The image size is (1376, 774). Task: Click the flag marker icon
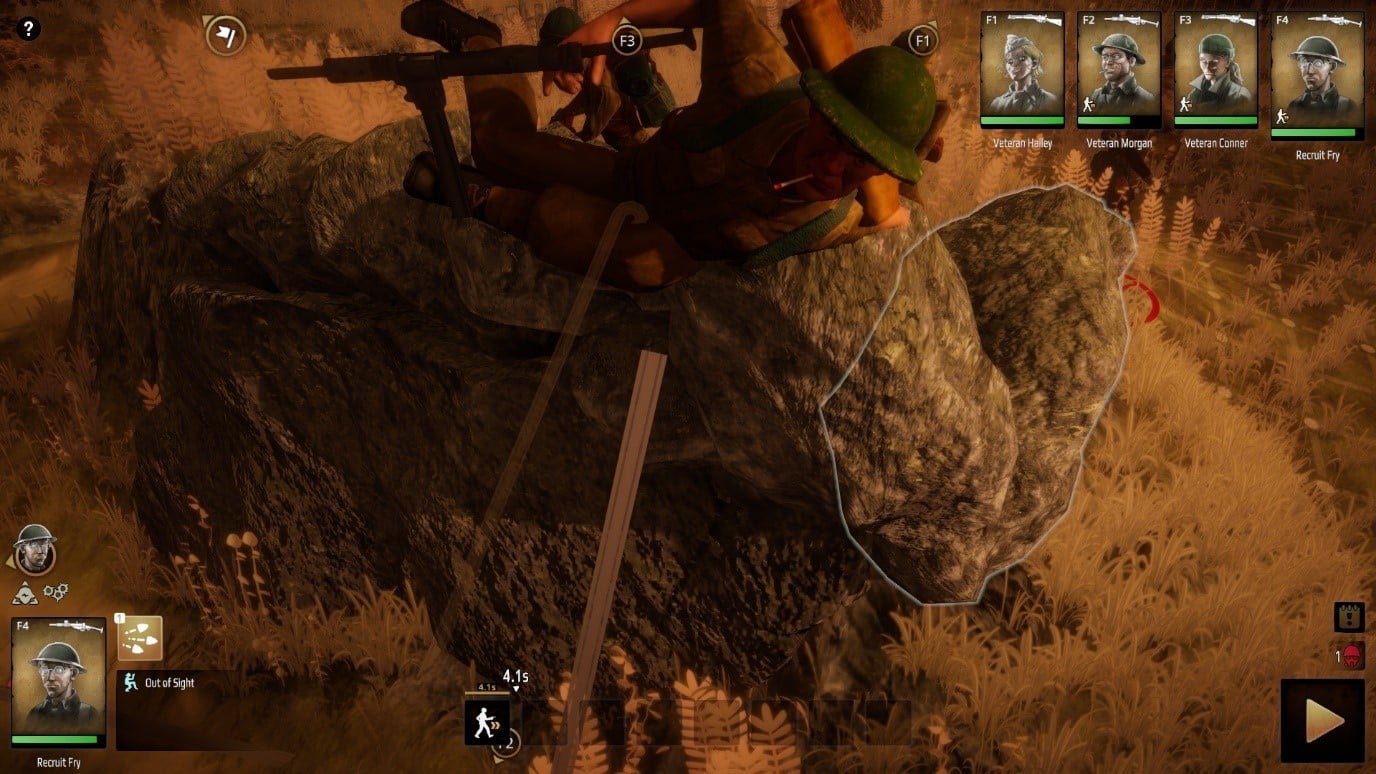226,36
